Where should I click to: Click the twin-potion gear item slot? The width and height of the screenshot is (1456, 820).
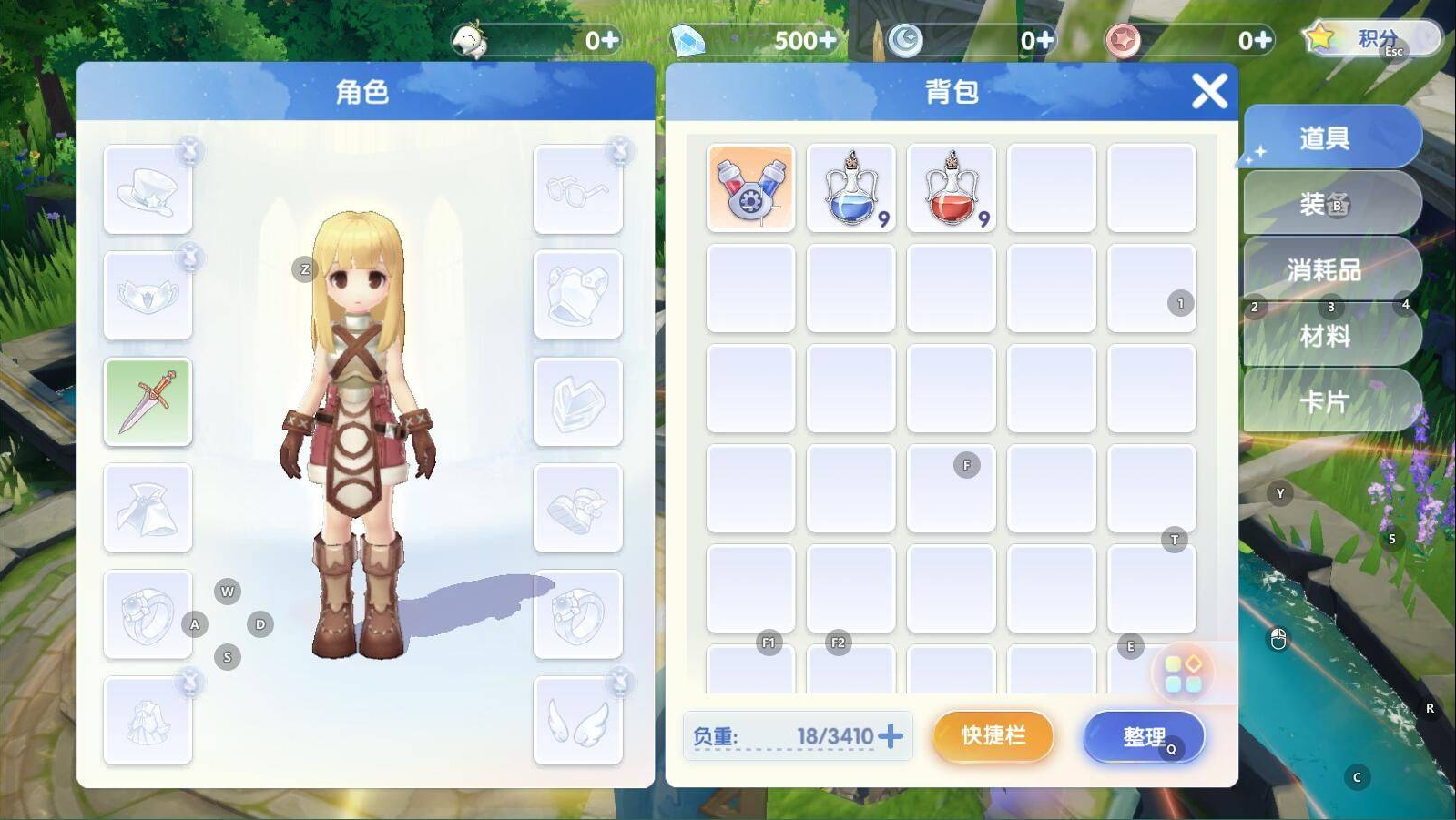750,188
